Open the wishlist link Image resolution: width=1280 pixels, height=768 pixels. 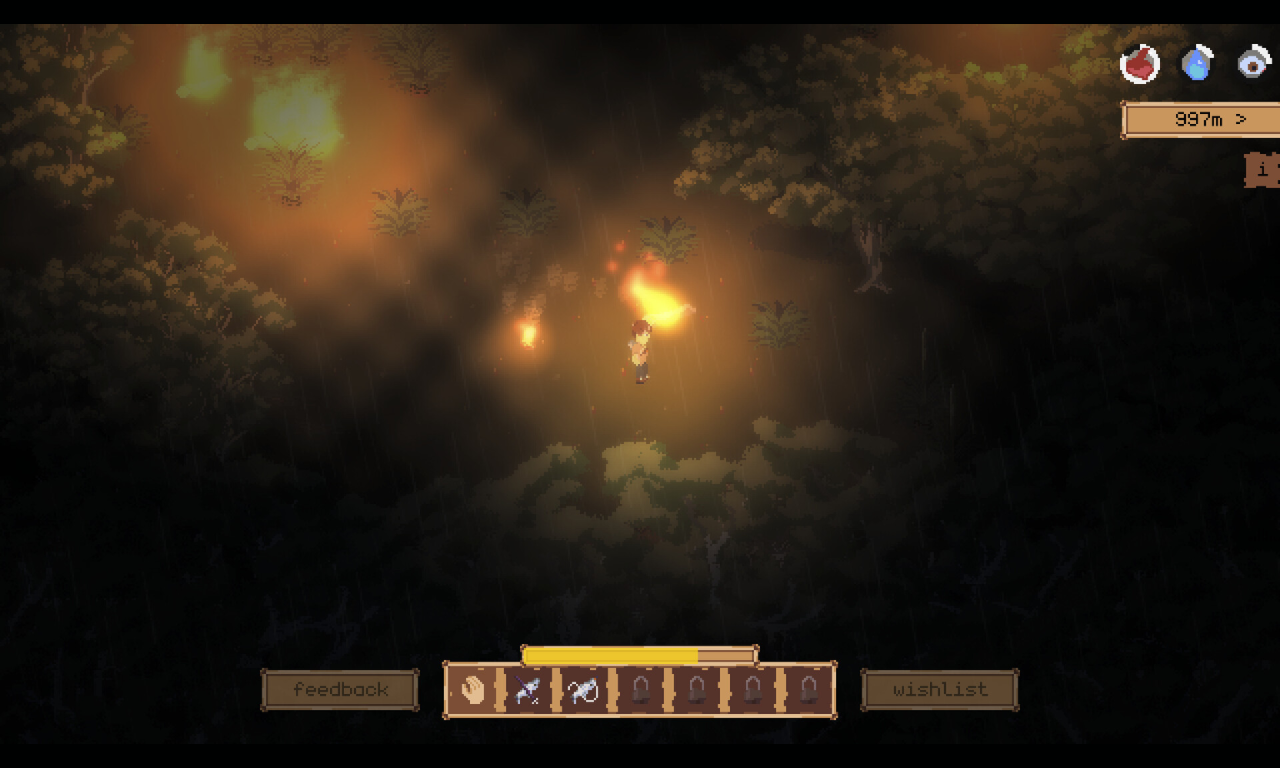click(x=939, y=690)
